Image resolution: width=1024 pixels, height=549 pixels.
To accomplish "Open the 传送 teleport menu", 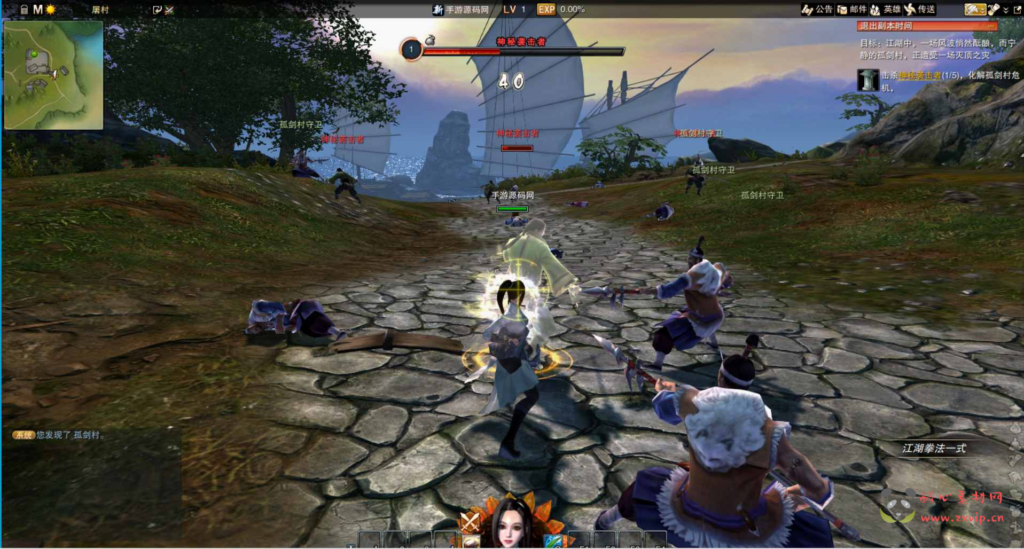I will (920, 9).
